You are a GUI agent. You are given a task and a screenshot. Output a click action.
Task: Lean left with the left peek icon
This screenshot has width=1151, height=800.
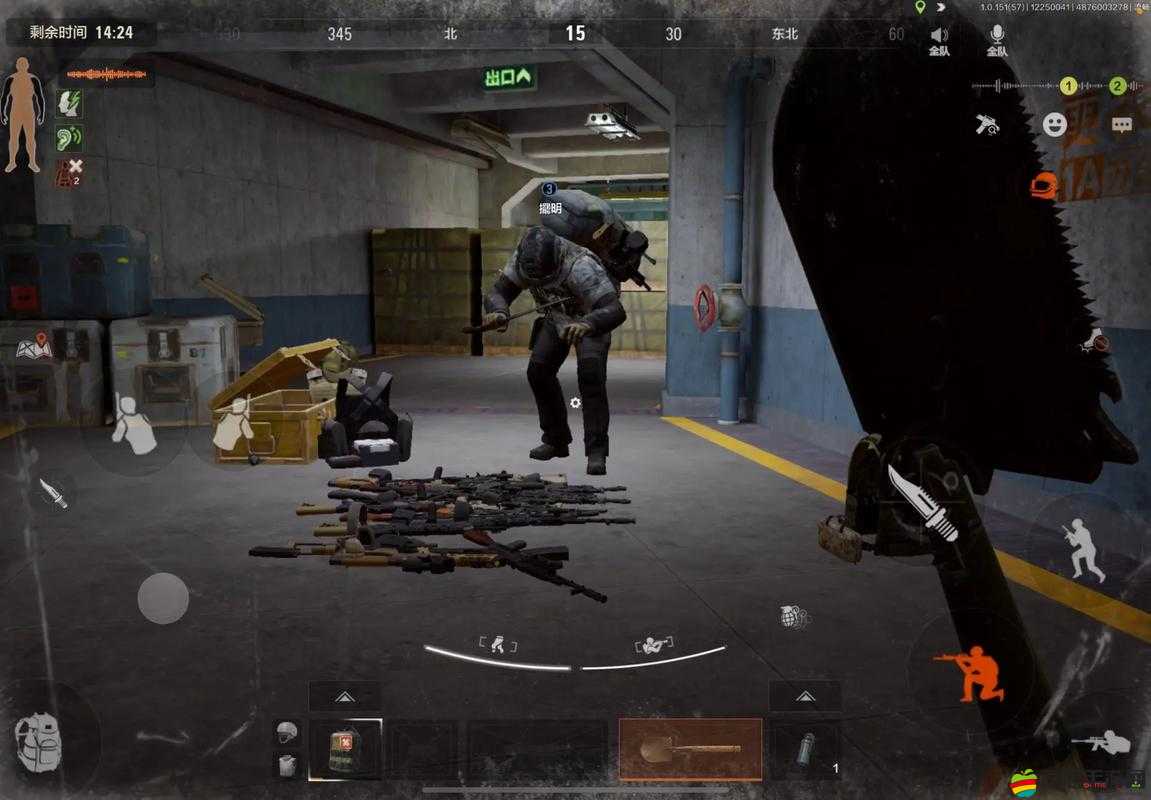[x=497, y=644]
